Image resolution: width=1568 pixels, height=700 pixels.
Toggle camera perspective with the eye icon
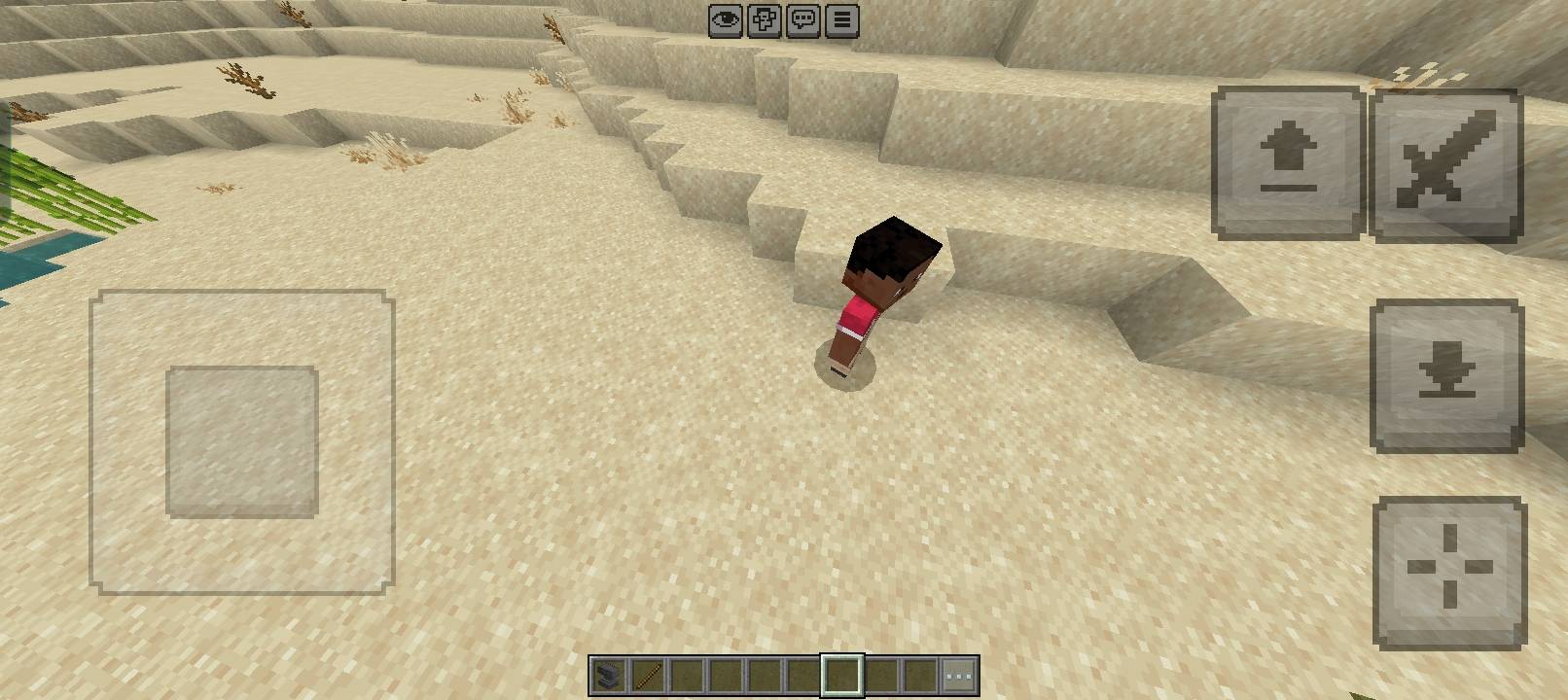pos(725,19)
